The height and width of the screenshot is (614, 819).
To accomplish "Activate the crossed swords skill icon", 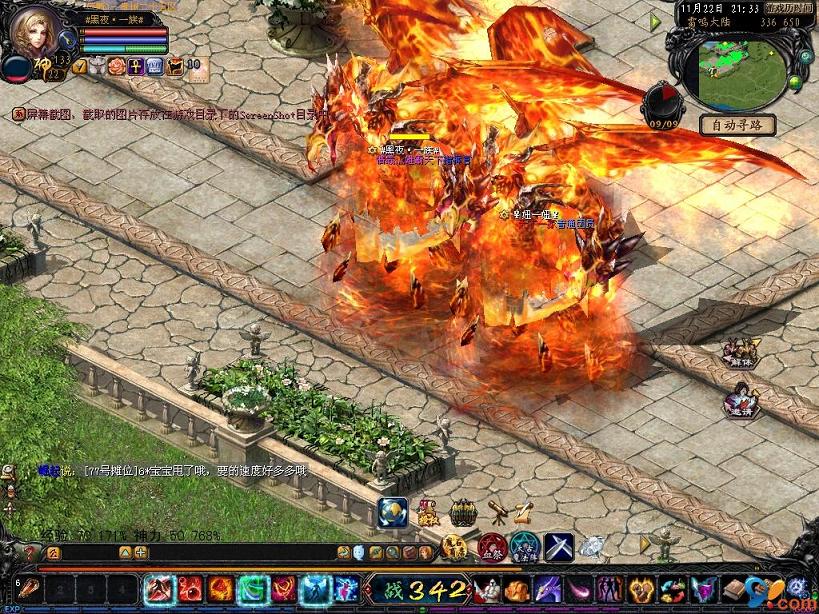I will pyautogui.click(x=558, y=547).
